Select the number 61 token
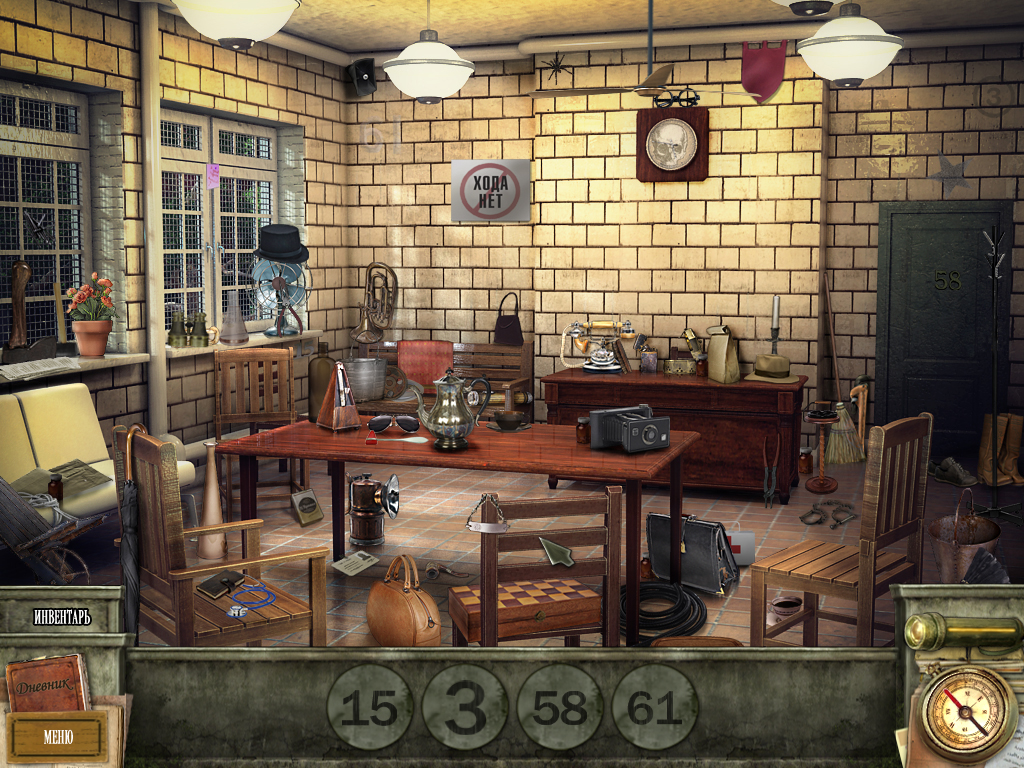Screen dimensions: 1024x768 coord(655,707)
